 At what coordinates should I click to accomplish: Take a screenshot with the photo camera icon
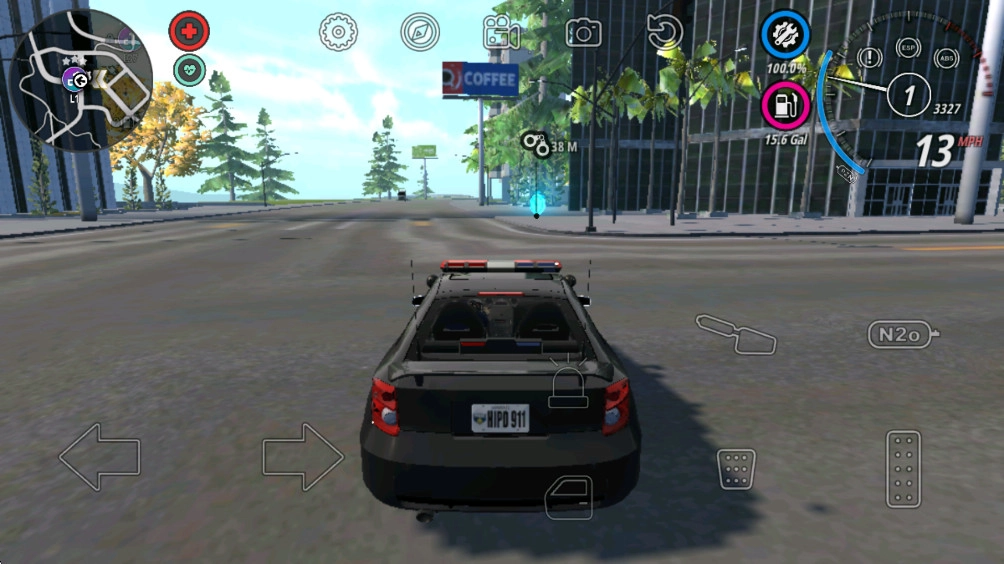pos(583,32)
